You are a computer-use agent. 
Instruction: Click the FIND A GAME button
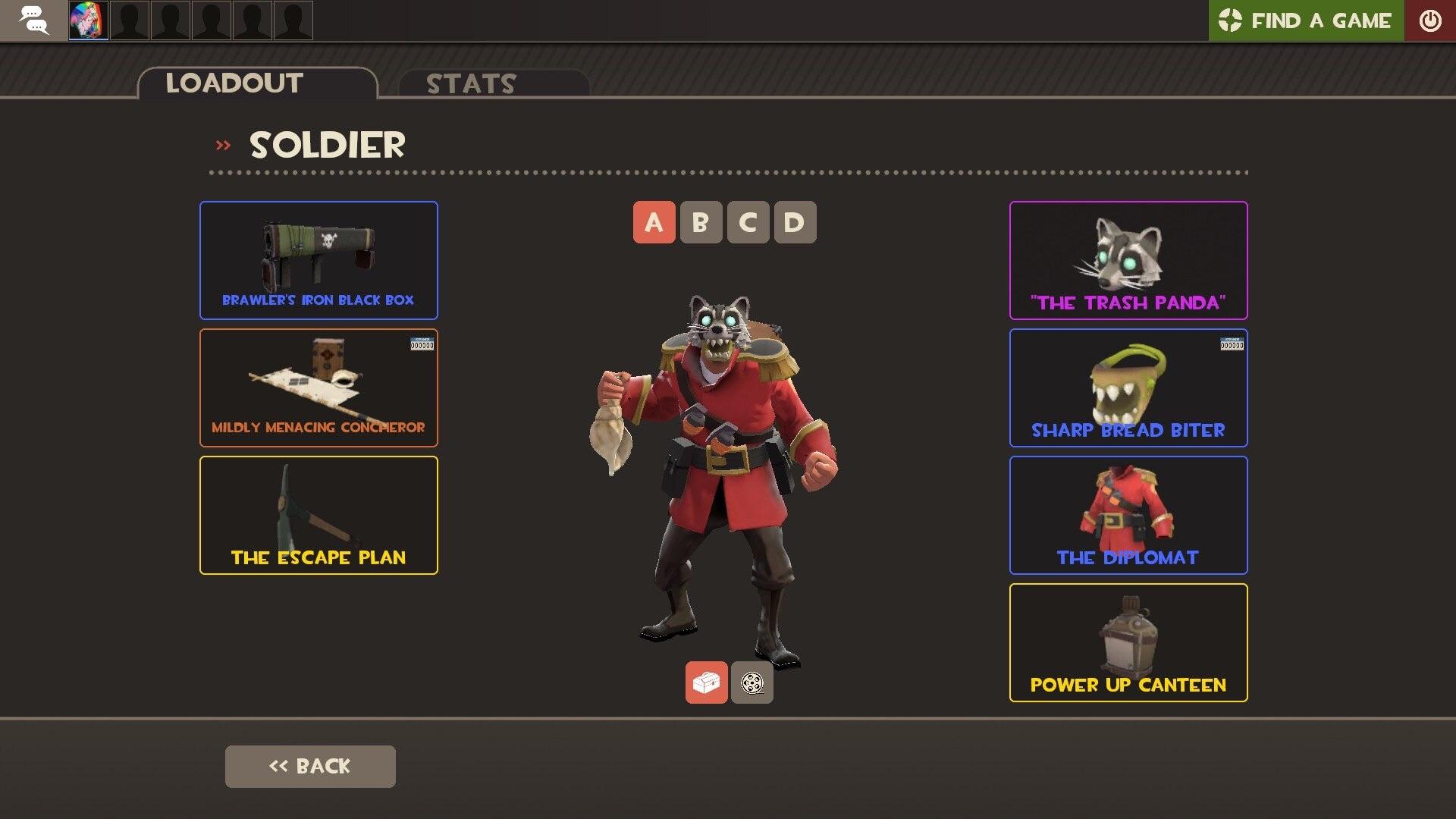[1319, 20]
